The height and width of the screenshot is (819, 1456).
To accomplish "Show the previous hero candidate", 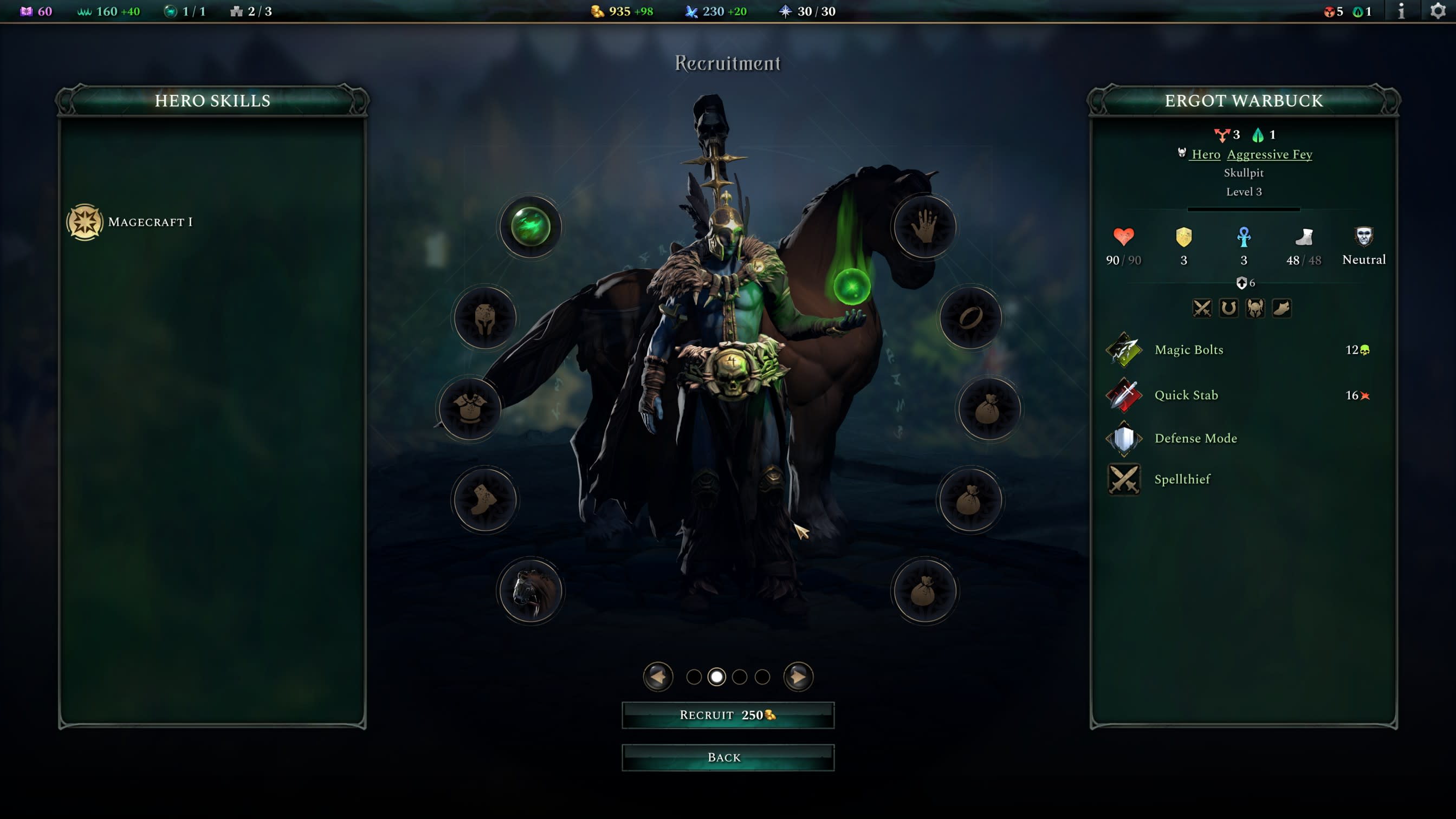I will [658, 677].
